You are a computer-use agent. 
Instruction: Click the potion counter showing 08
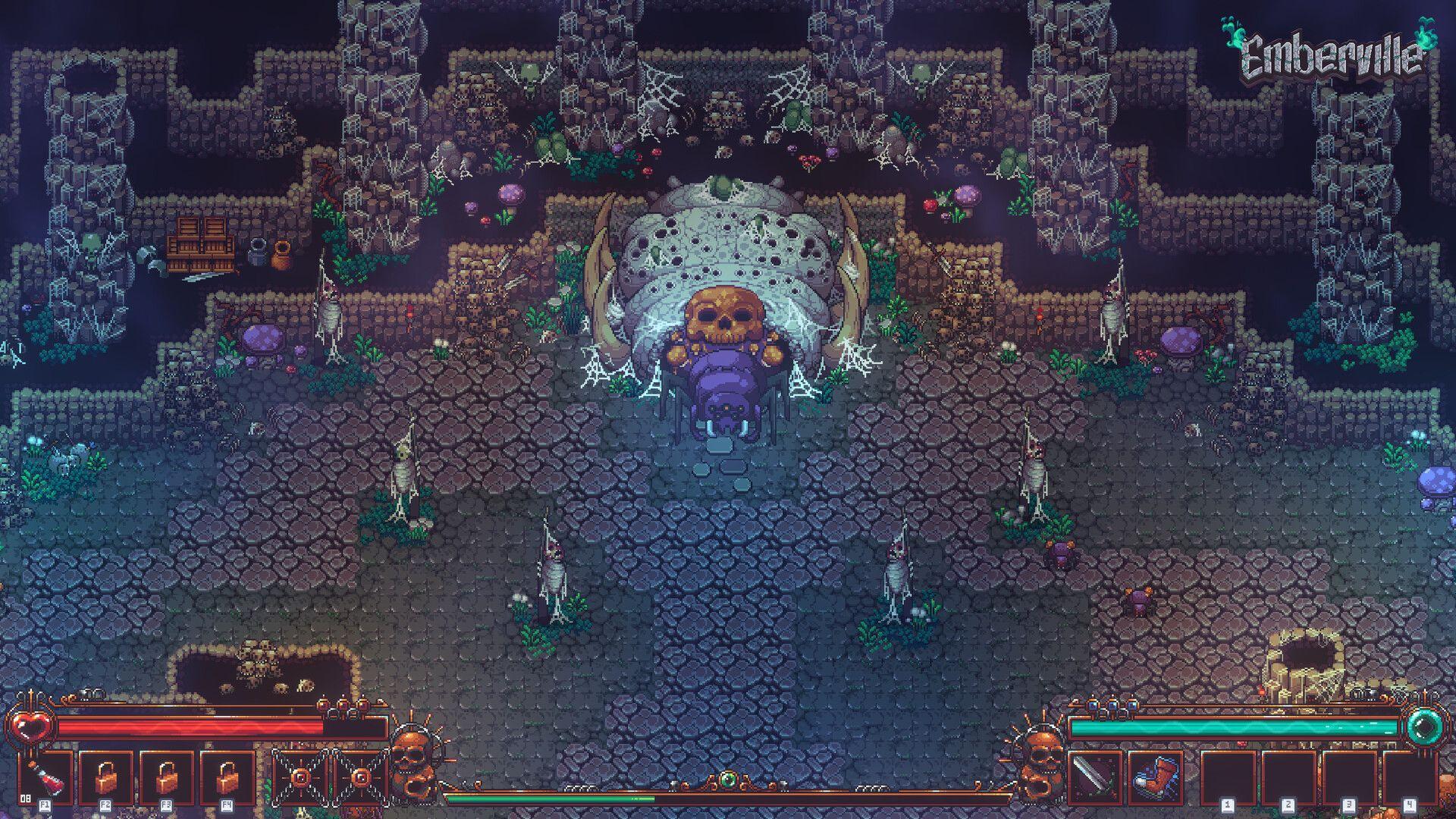[x=25, y=798]
